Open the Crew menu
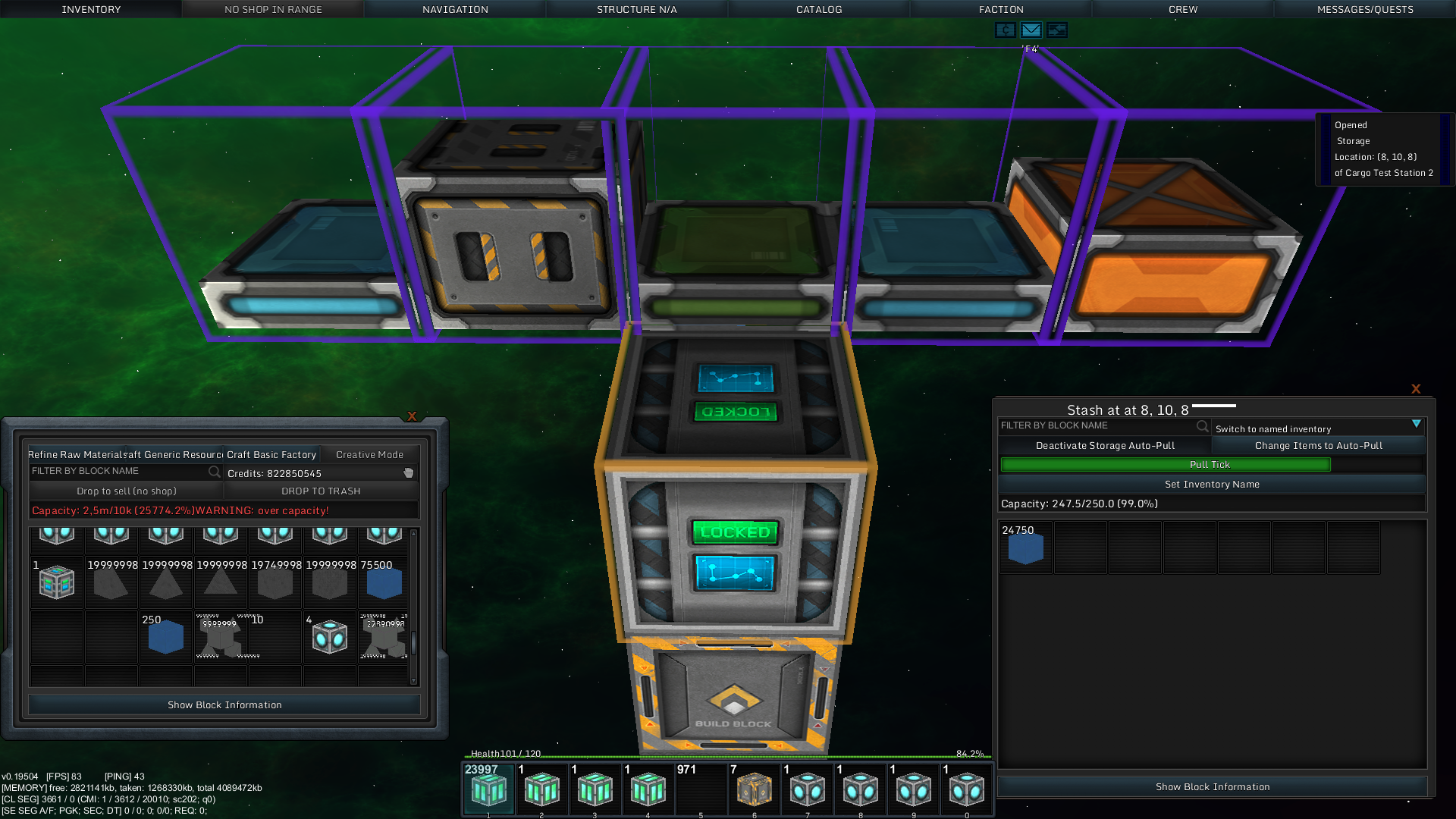The image size is (1456, 819). pos(1183,9)
